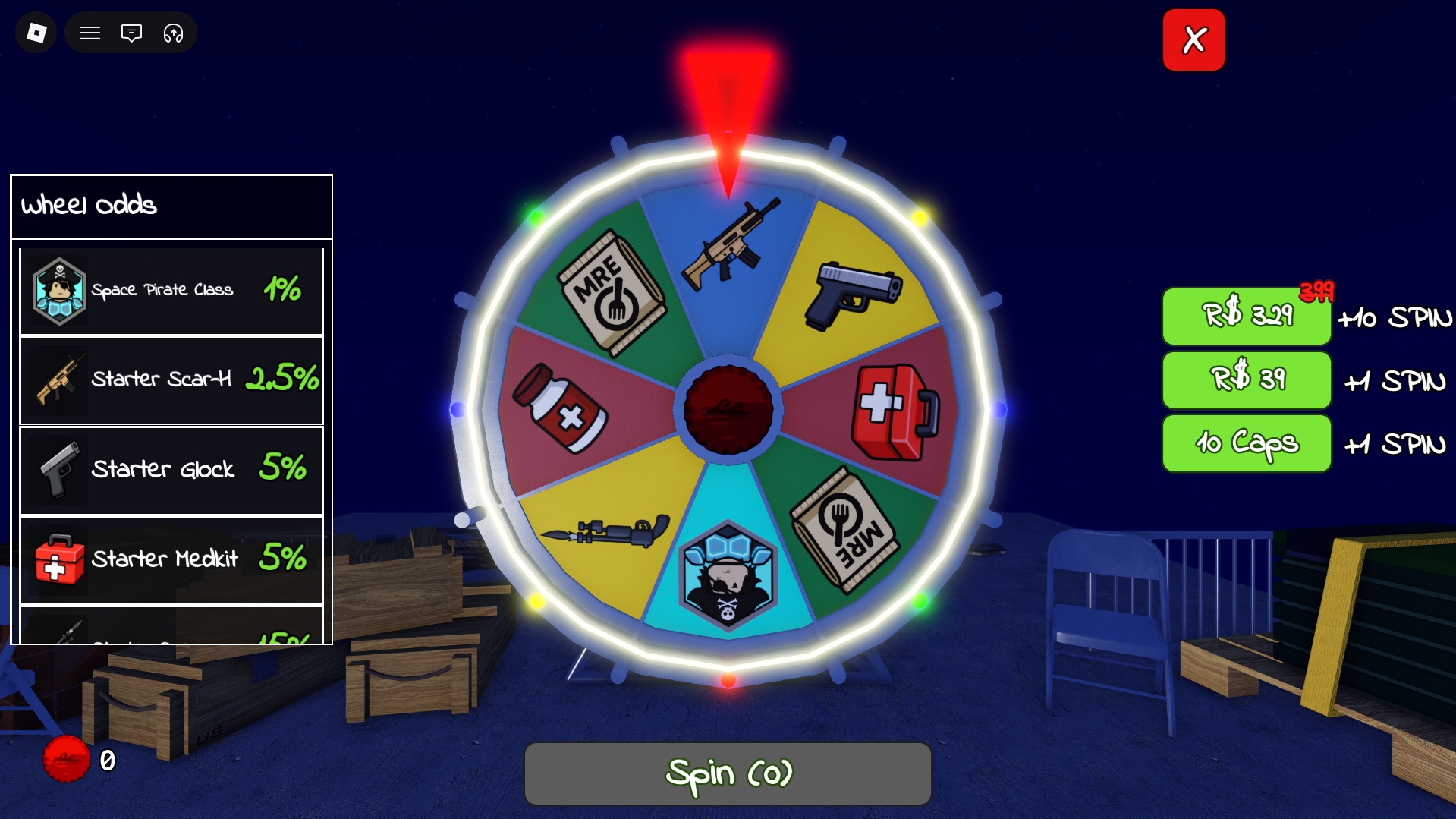The height and width of the screenshot is (819, 1456).
Task: Click the headphones audio icon in top bar
Action: click(173, 33)
